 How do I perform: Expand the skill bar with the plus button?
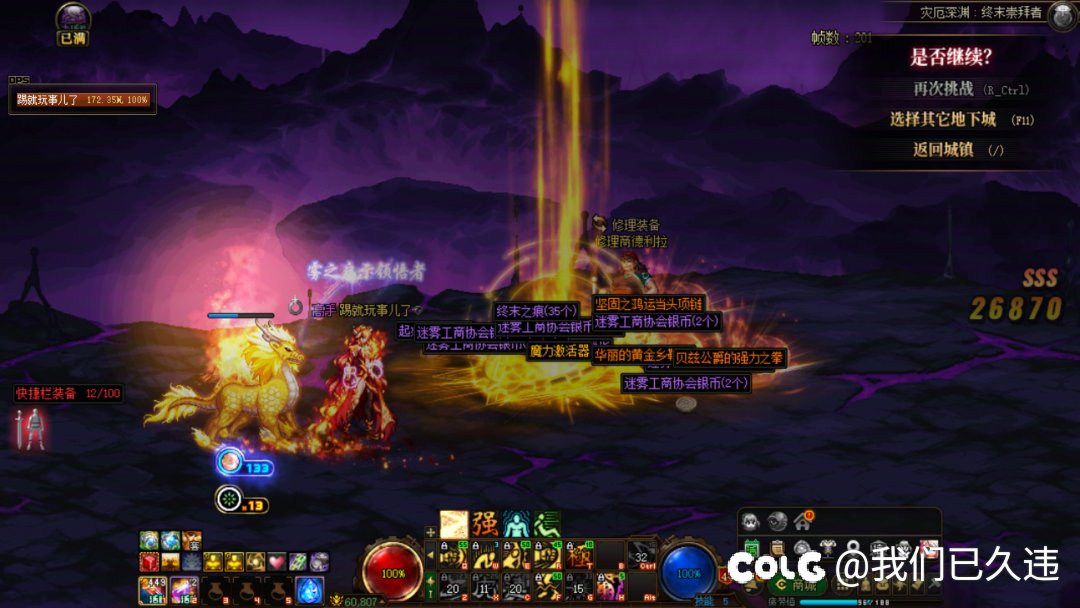[430, 532]
